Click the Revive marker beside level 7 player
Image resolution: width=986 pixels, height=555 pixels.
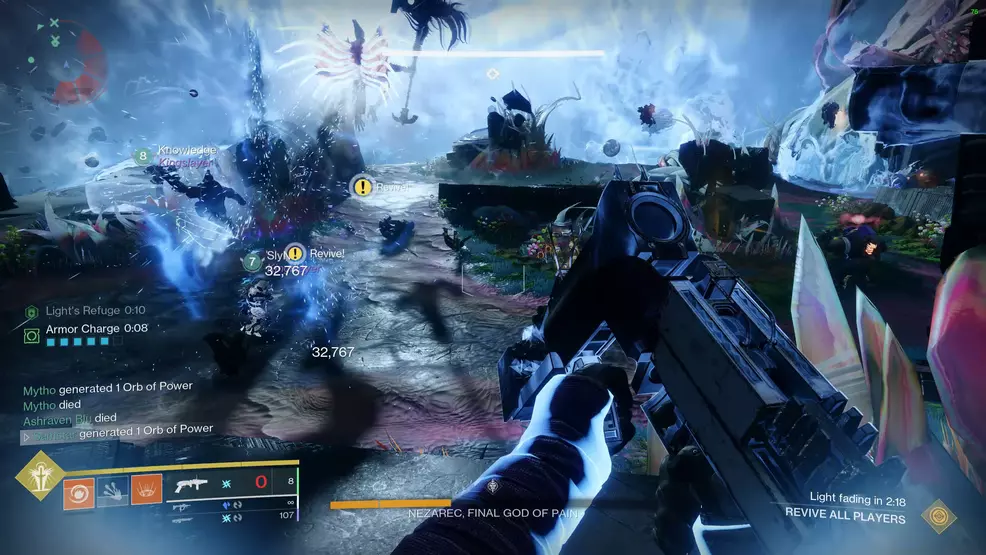pyautogui.click(x=295, y=254)
